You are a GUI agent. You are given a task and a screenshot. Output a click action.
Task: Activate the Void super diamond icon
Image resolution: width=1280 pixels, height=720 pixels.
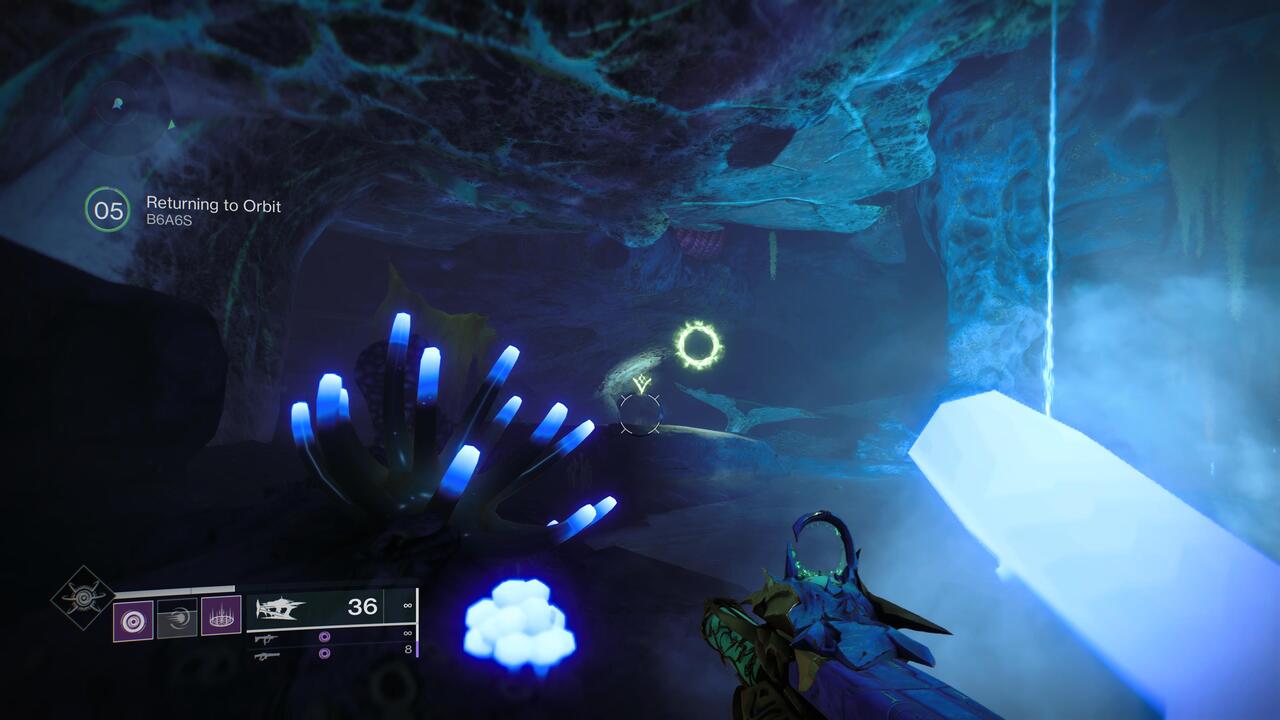pyautogui.click(x=83, y=597)
